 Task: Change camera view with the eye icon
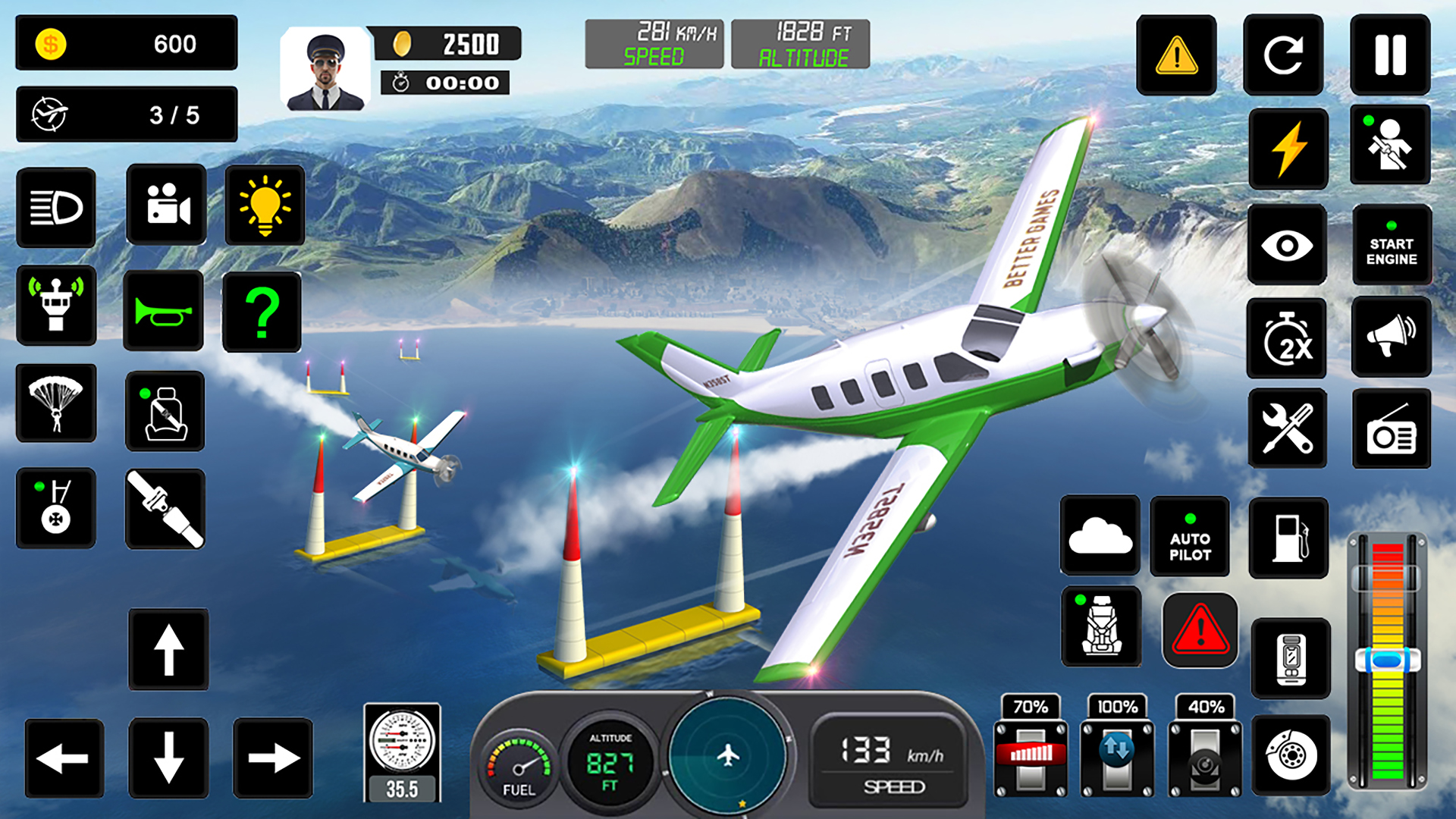pyautogui.click(x=1287, y=246)
